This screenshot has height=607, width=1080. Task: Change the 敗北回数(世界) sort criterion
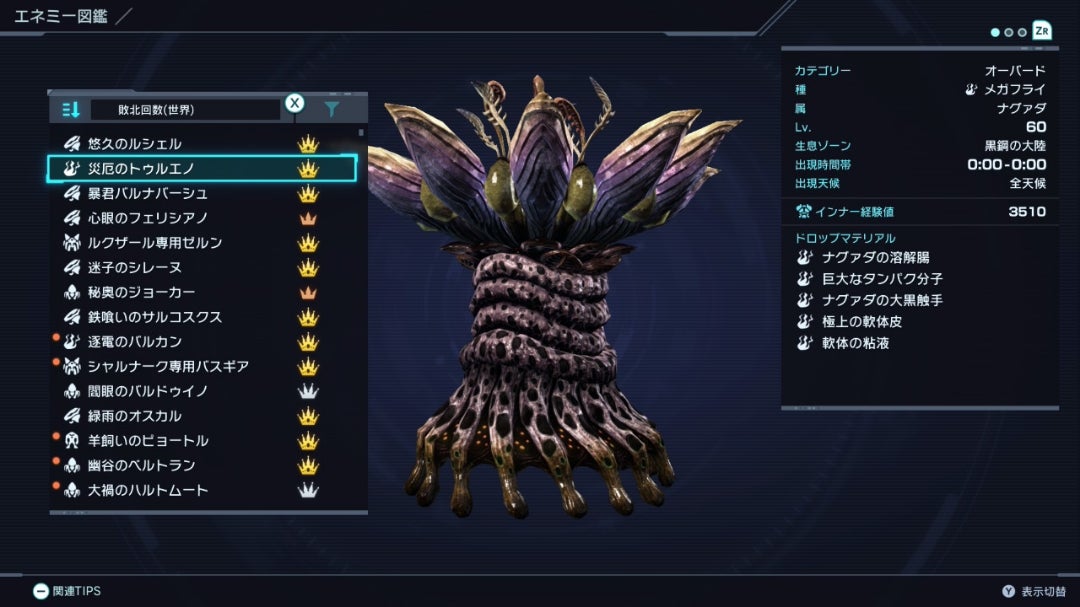[185, 109]
